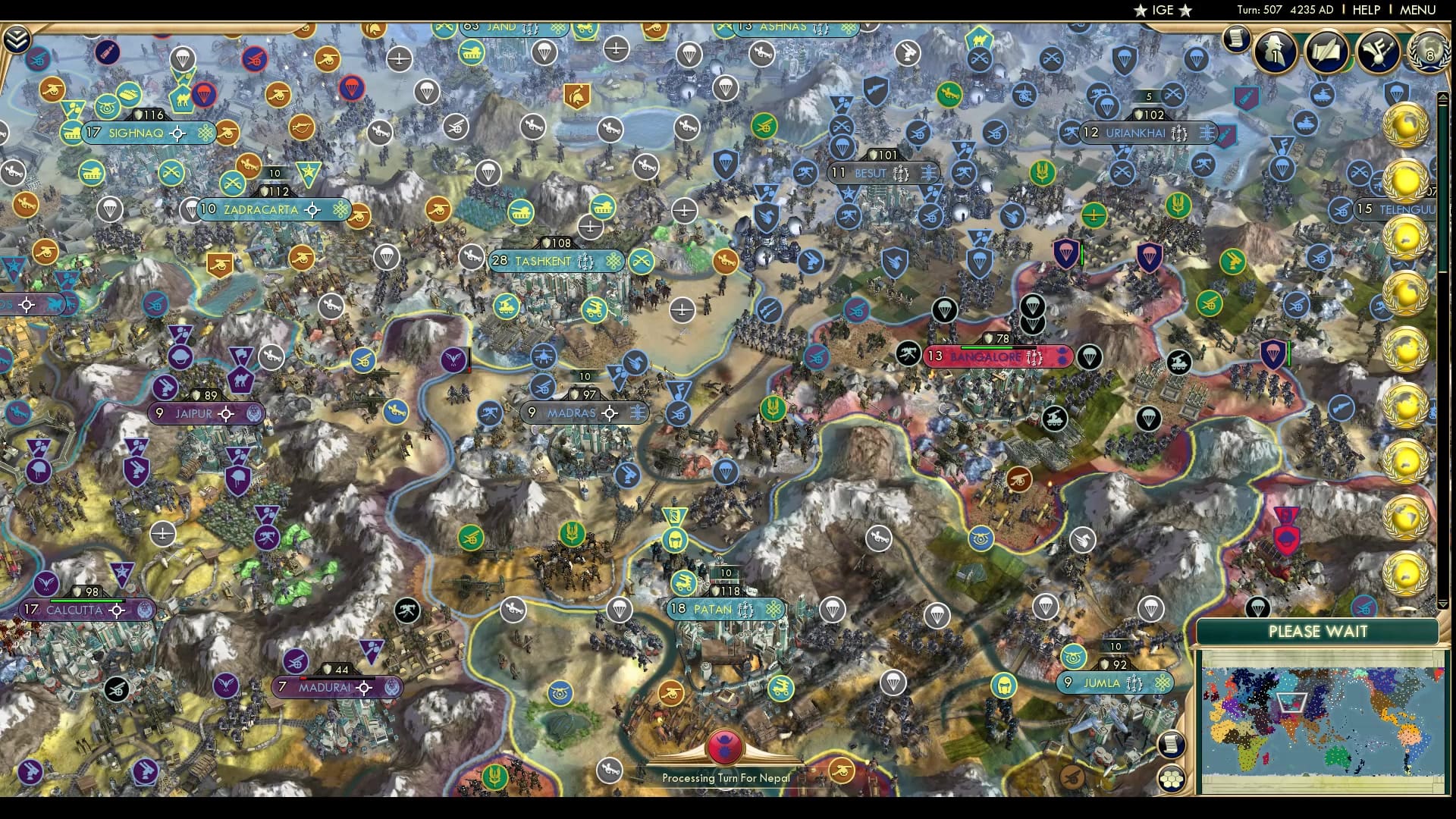This screenshot has width=1456, height=819.
Task: Click the topmost gold medallion notification on right edge
Action: pyautogui.click(x=1407, y=125)
